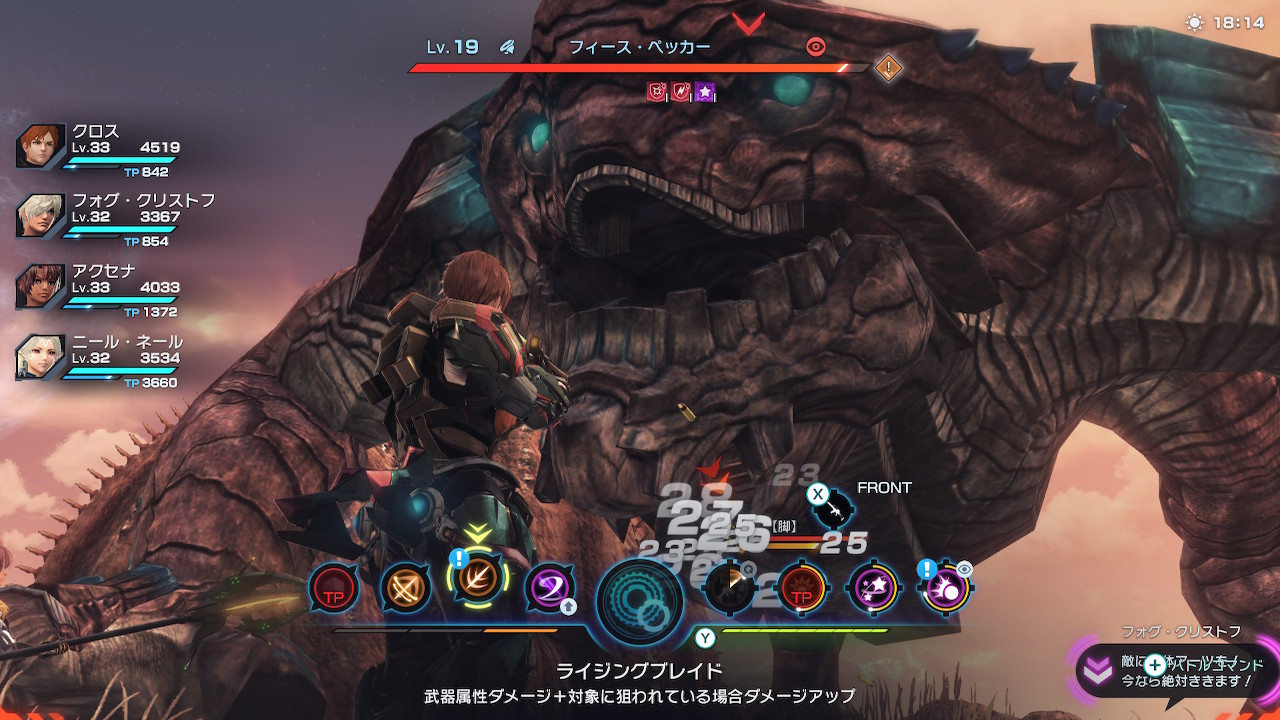Trigger the purple swirl buff art

[x=549, y=587]
